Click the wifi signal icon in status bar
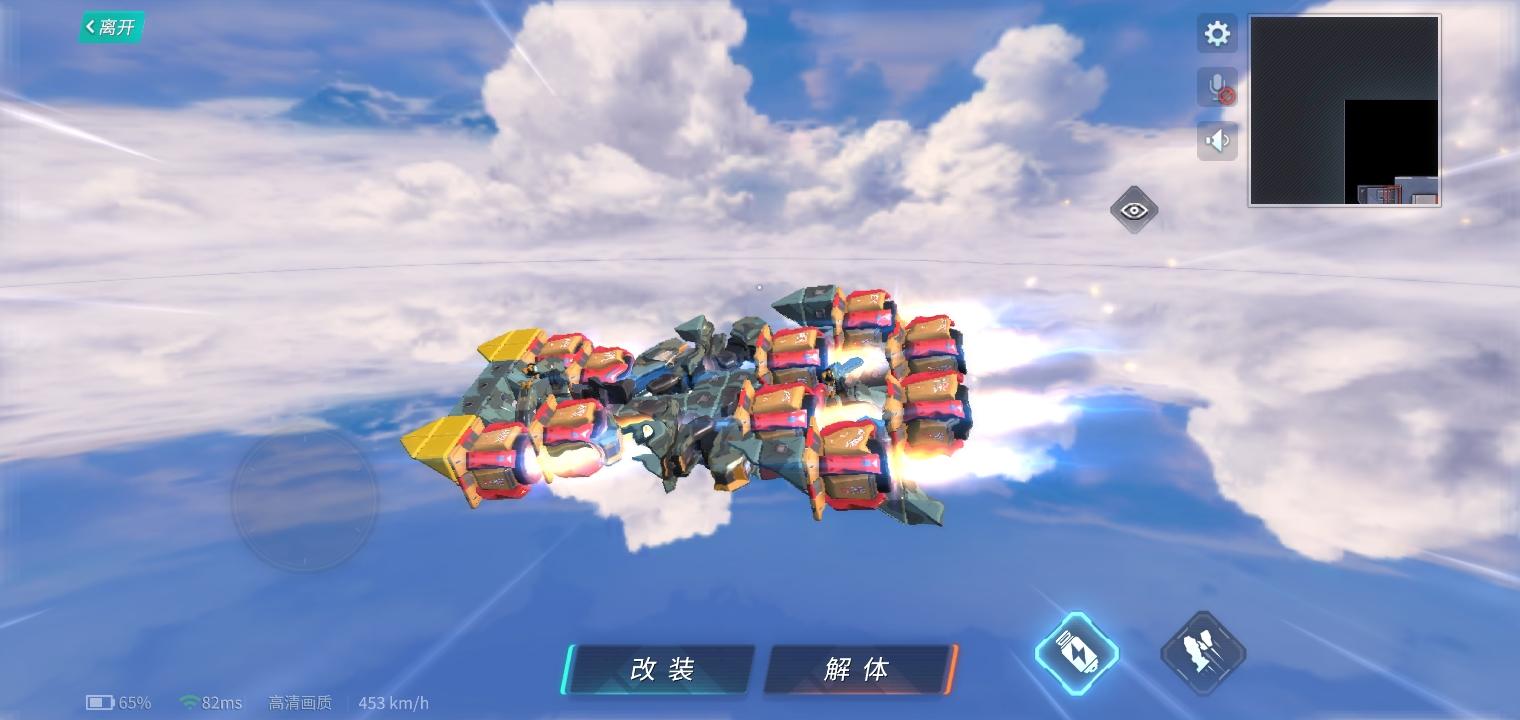Screen dimensions: 1520x720 (187, 703)
